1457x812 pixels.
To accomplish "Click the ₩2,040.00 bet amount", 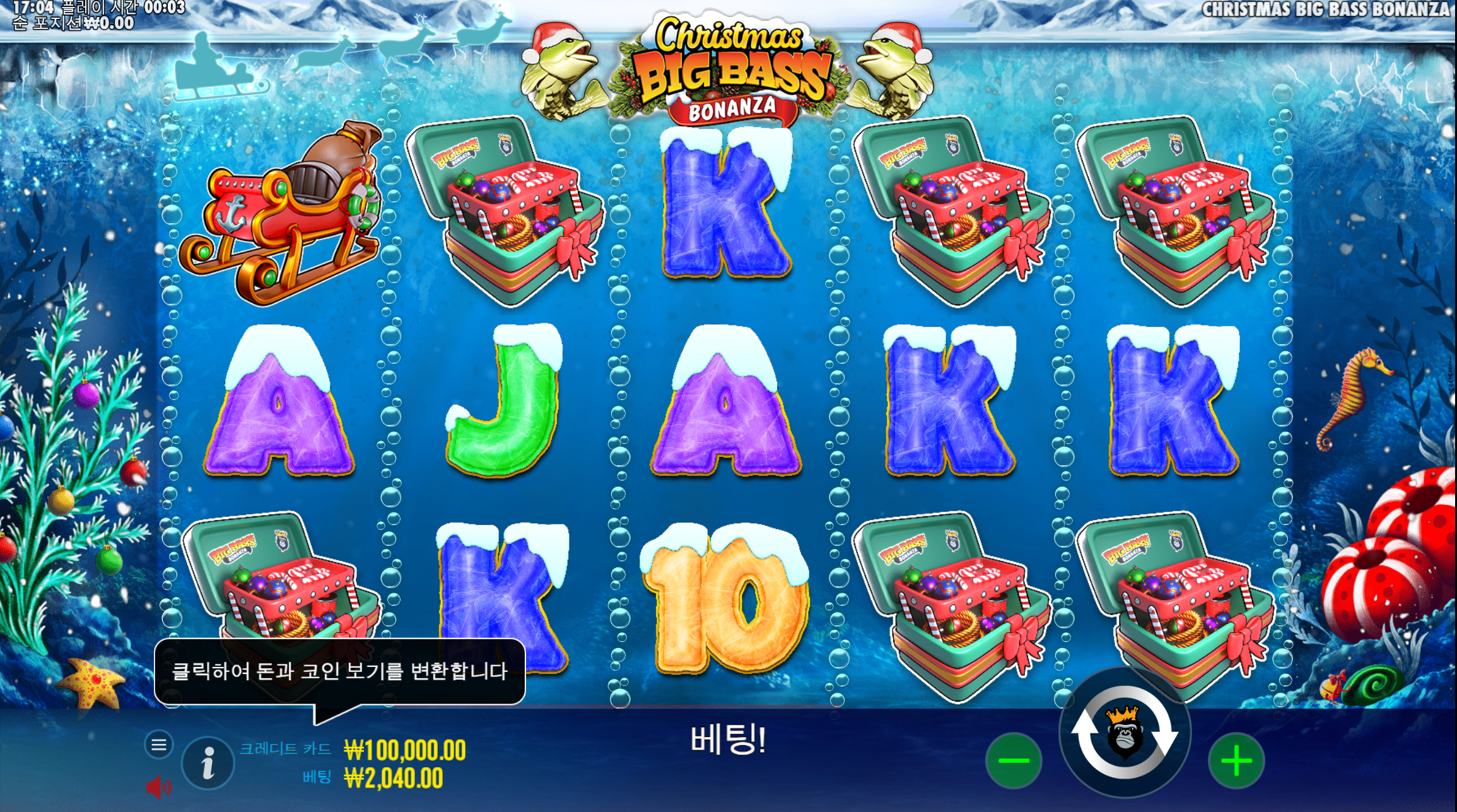I will point(394,779).
